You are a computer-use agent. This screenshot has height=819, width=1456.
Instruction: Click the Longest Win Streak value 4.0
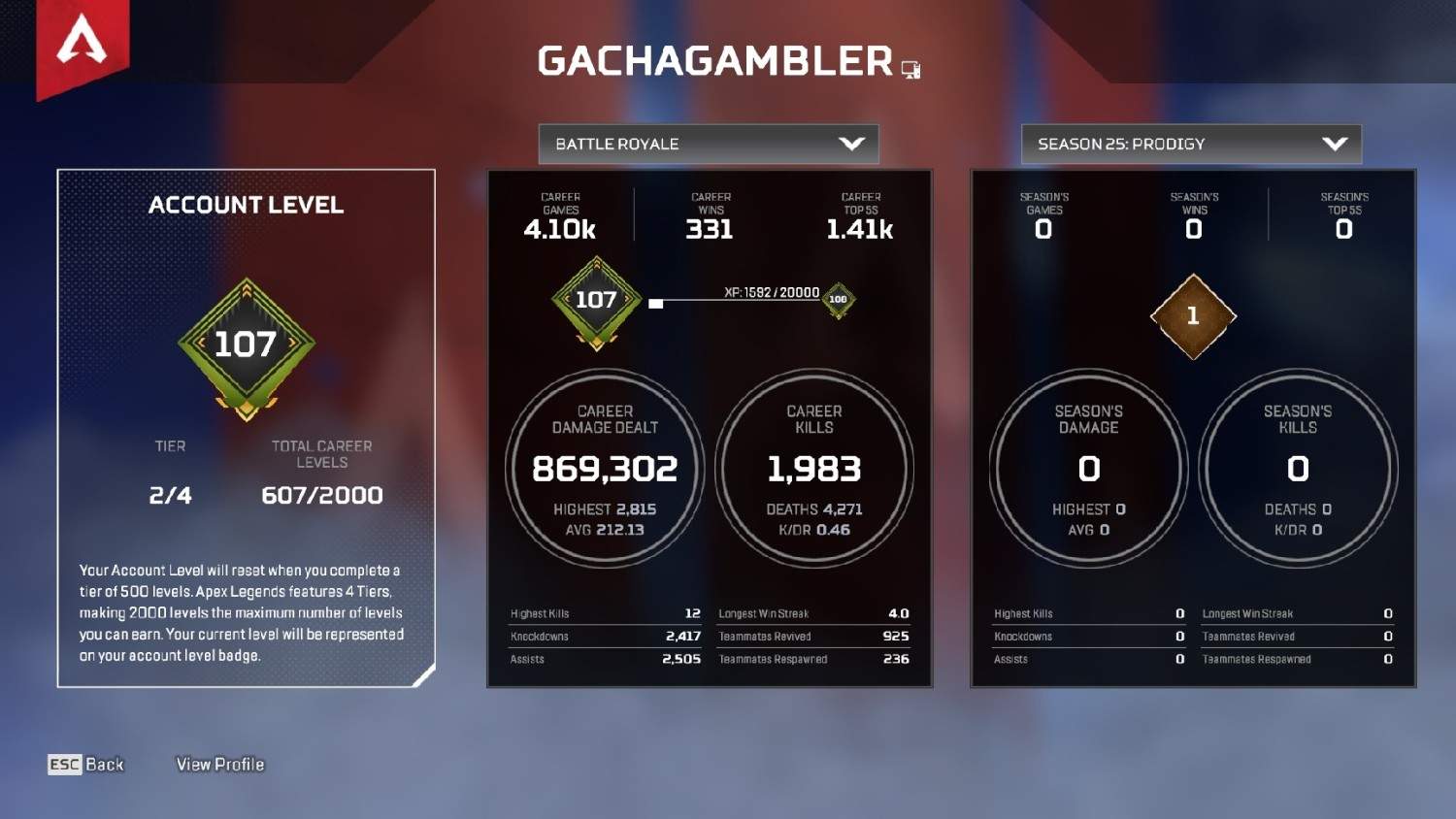tap(898, 613)
